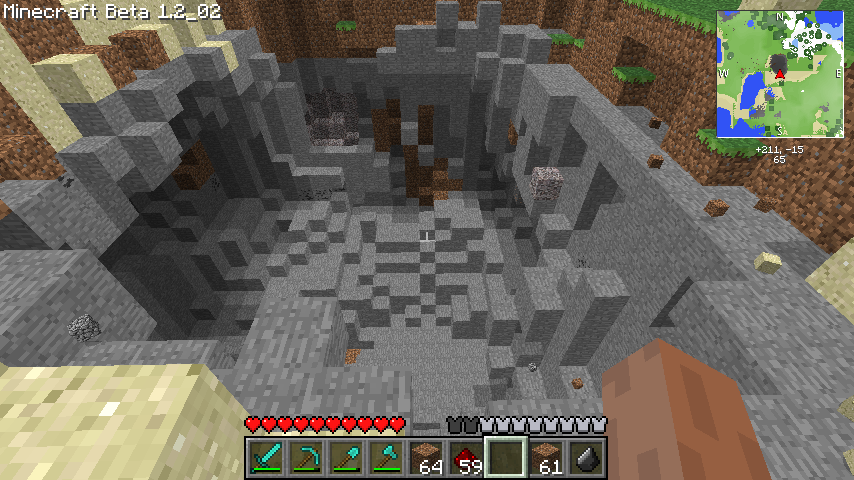This screenshot has width=854, height=480.
Task: Select the diamond axe hotbar slot
Action: point(385,457)
